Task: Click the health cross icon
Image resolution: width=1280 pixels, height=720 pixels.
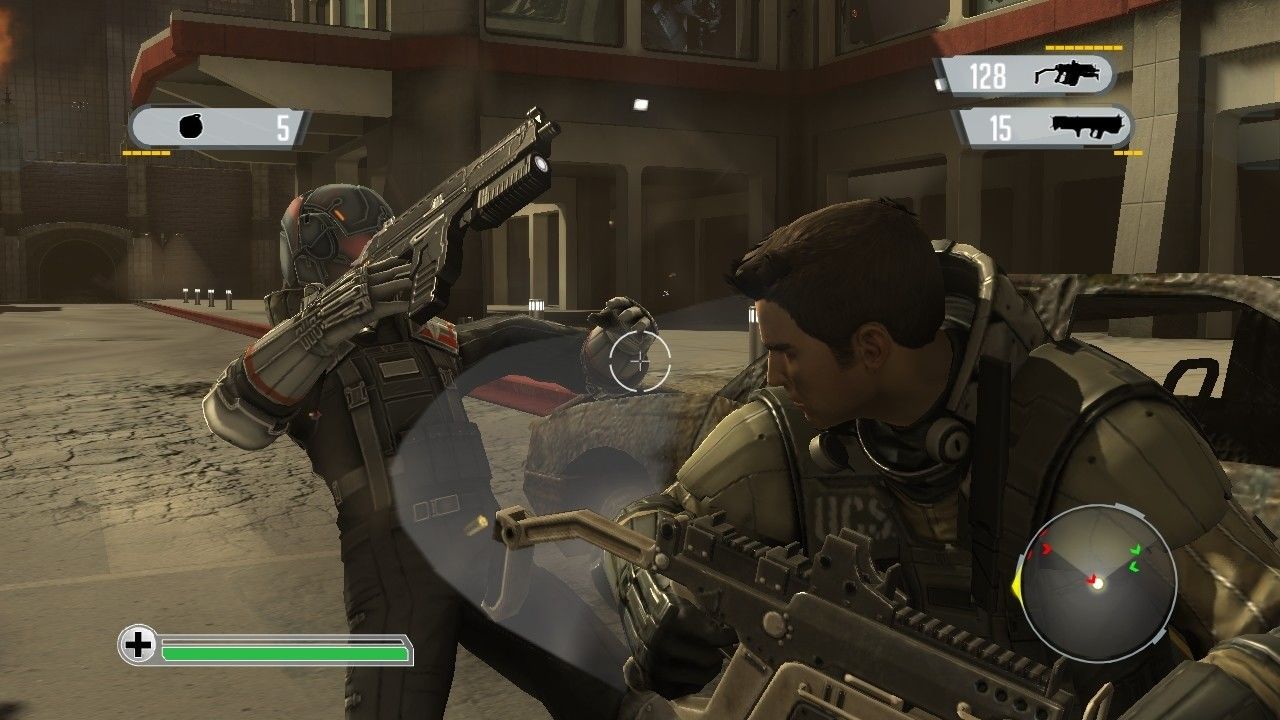Action: (x=138, y=645)
